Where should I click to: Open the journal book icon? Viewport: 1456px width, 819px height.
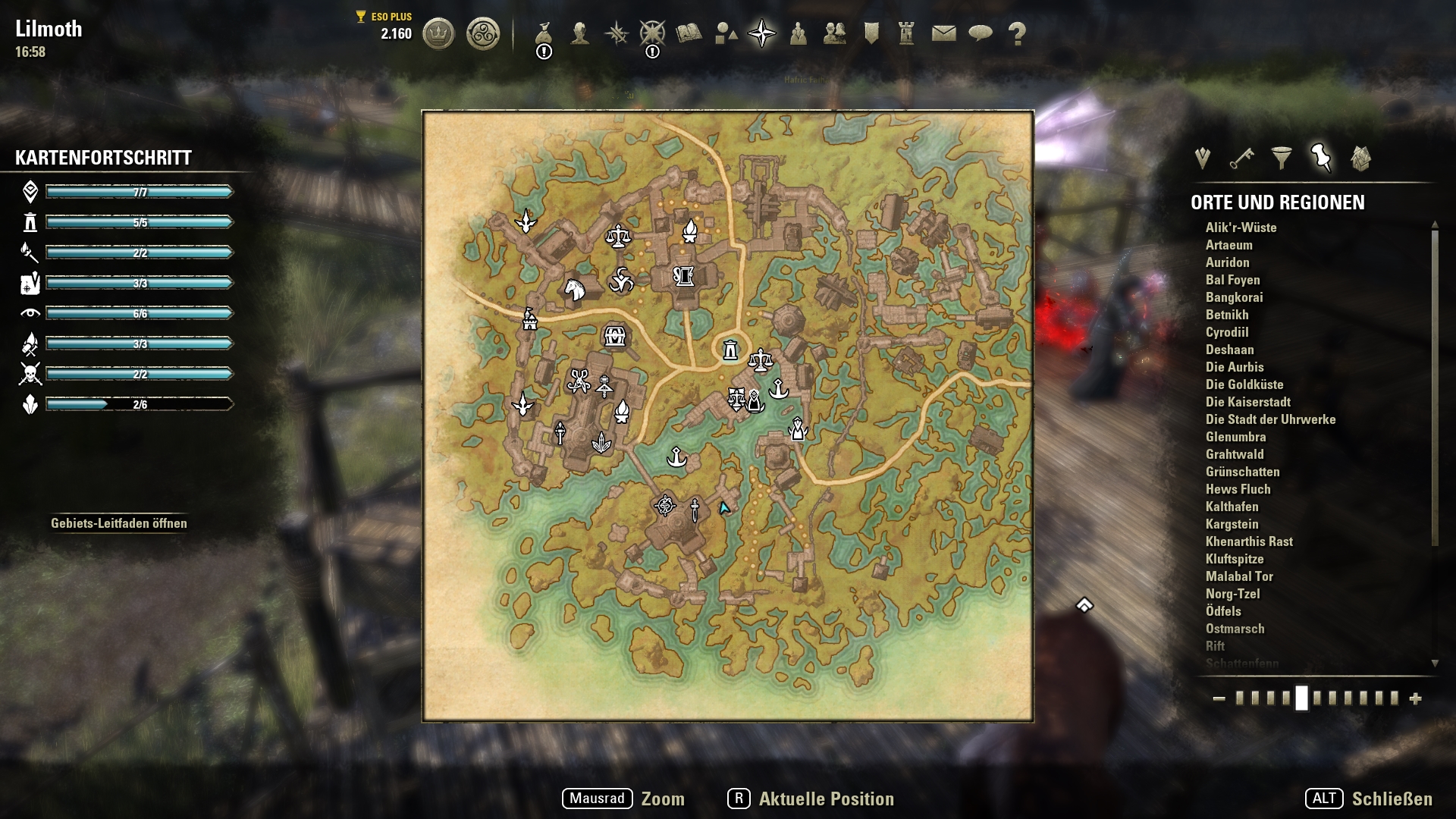click(x=689, y=33)
